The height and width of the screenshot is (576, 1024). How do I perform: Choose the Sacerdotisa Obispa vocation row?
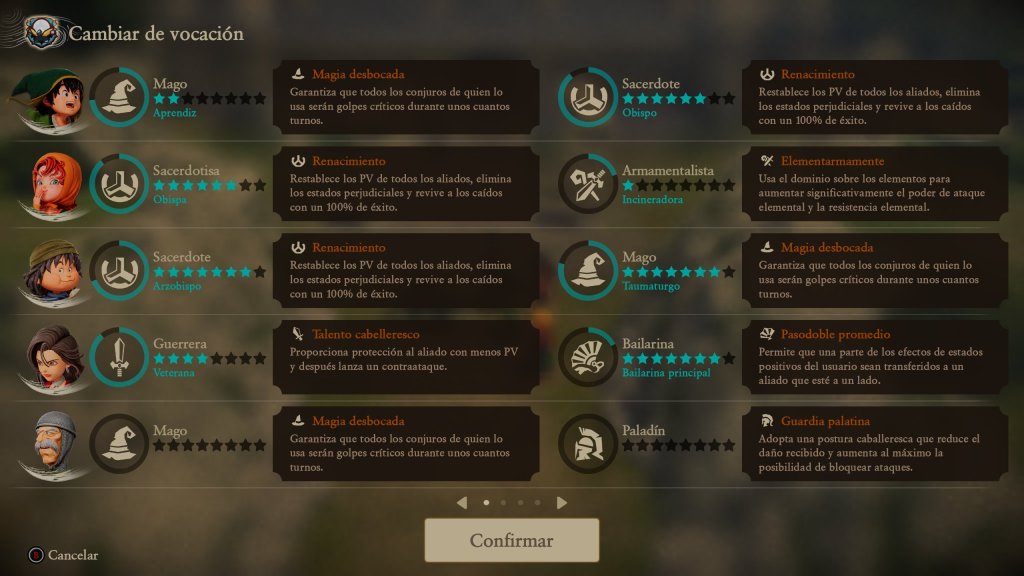[x=180, y=184]
